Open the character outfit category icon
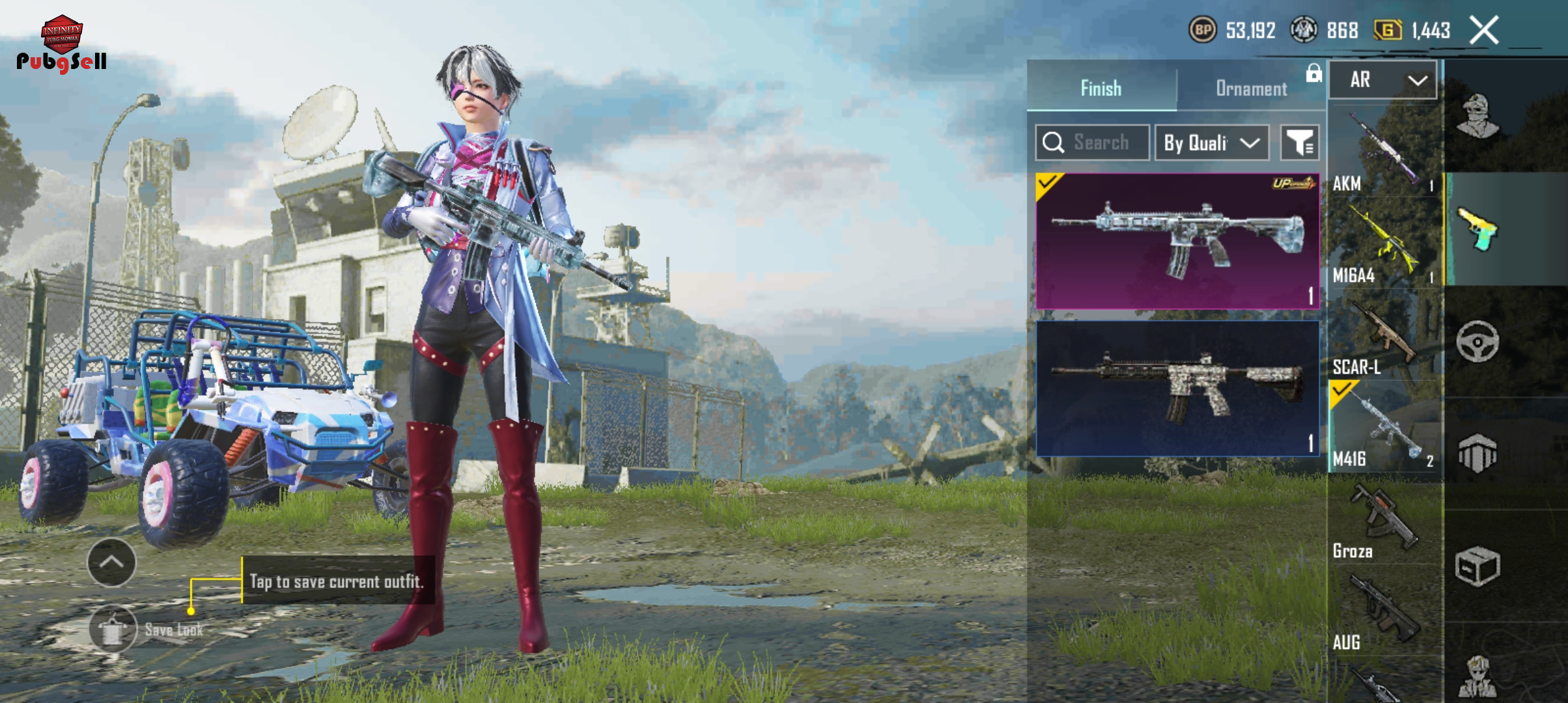1568x703 pixels. [x=1477, y=116]
